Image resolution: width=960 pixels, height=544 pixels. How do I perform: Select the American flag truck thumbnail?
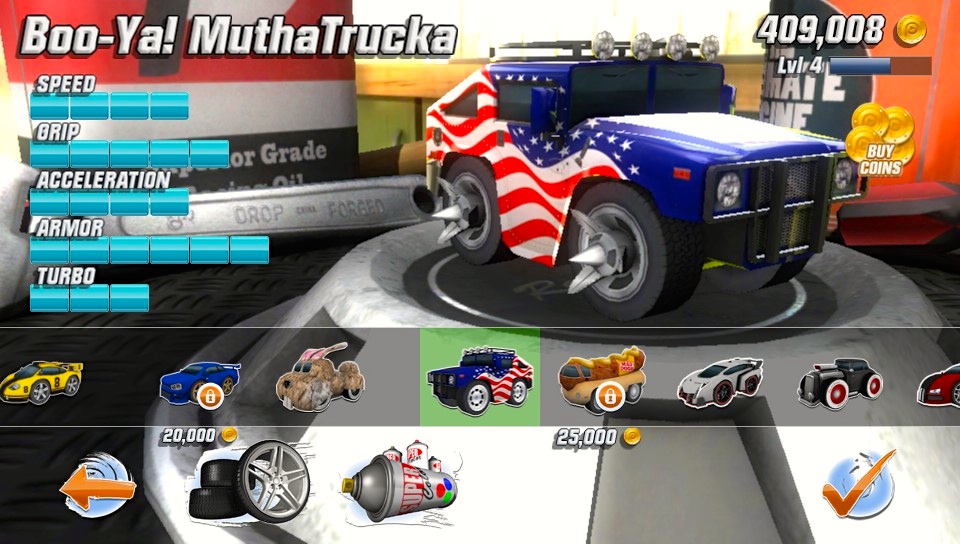coord(479,378)
